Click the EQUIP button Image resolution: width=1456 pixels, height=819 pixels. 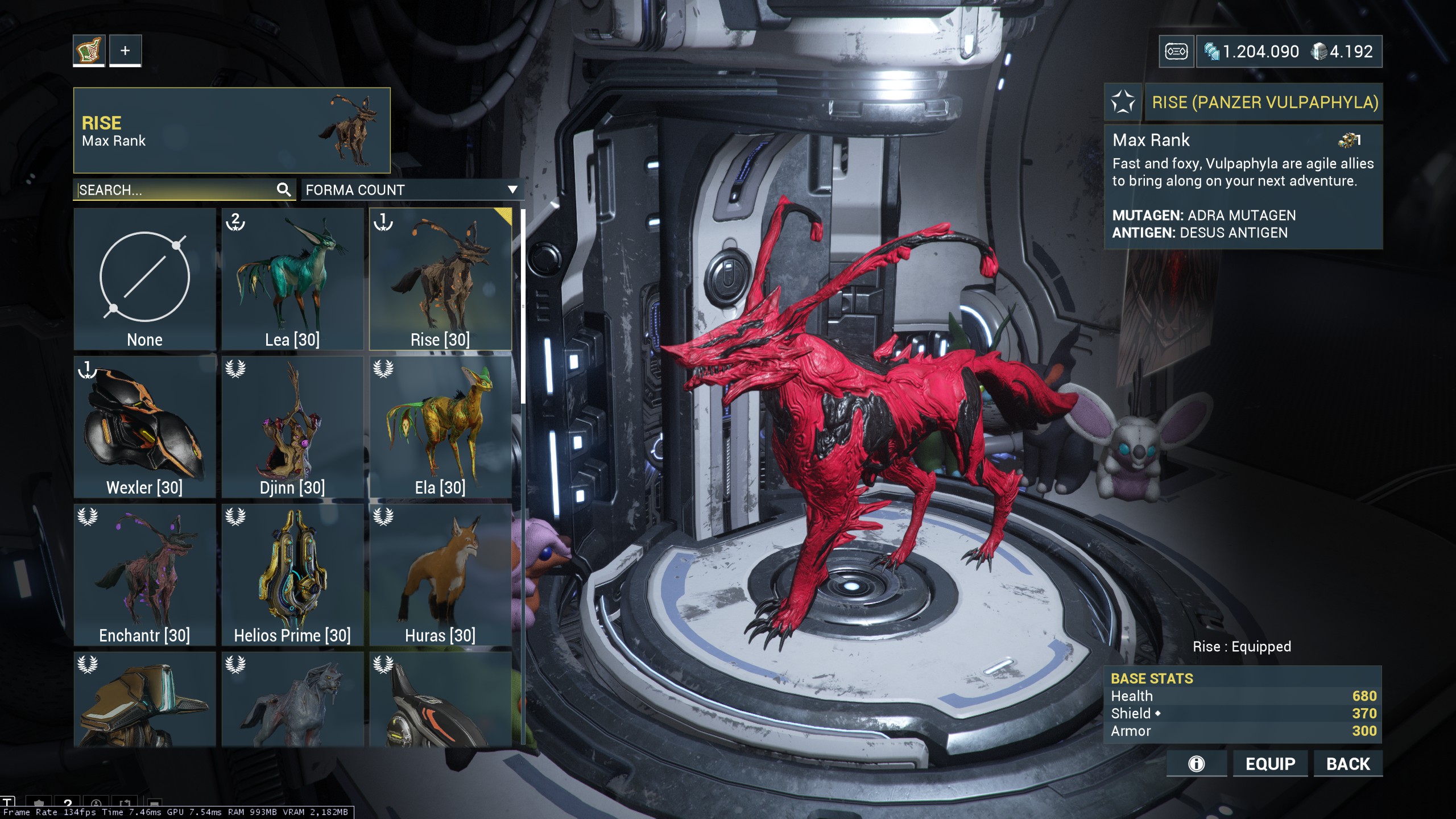(1270, 764)
